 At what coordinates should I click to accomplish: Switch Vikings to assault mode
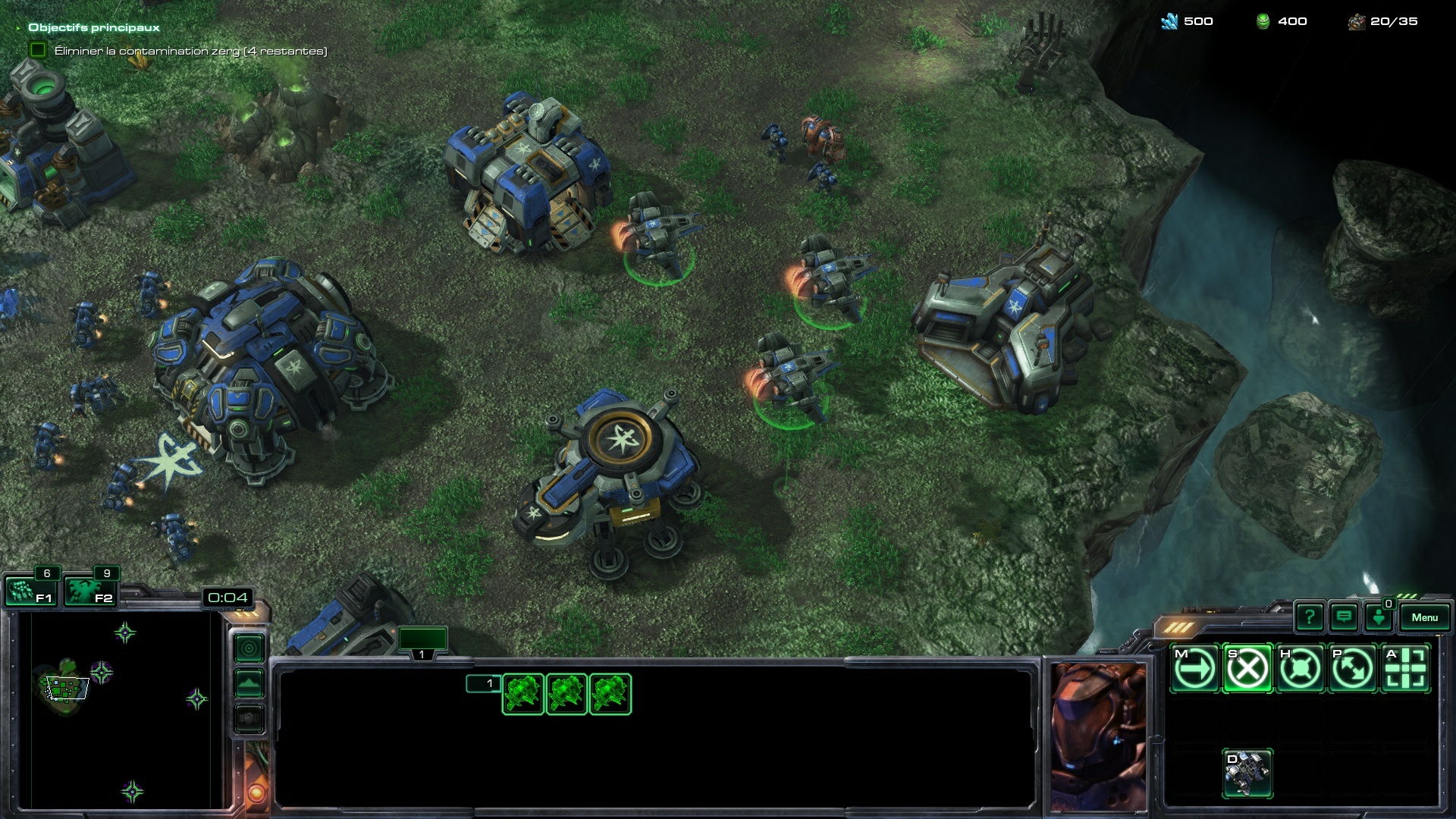1247,773
